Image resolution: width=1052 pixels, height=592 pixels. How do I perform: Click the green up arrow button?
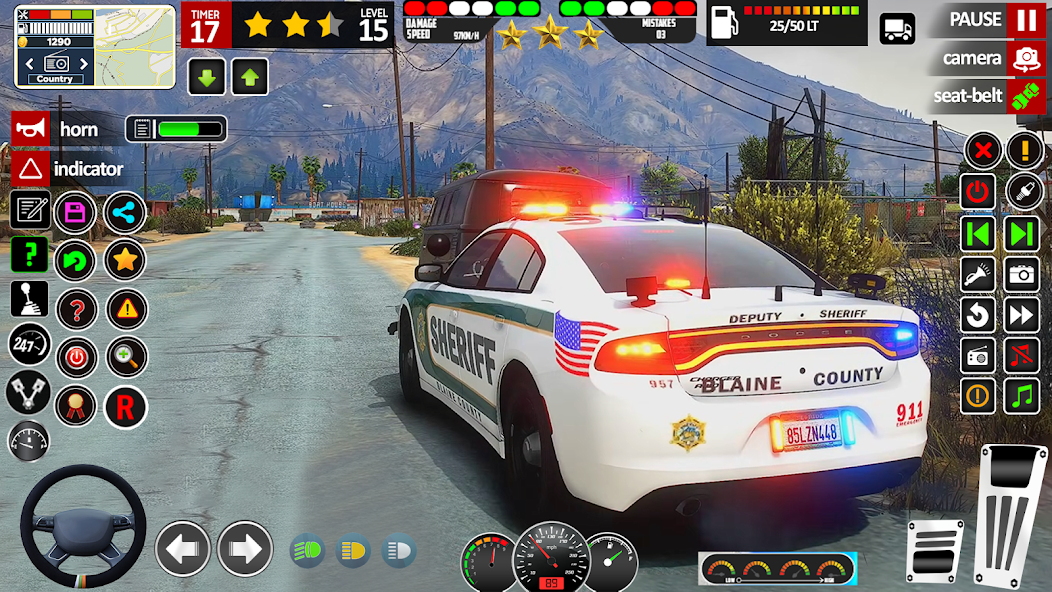[x=249, y=77]
